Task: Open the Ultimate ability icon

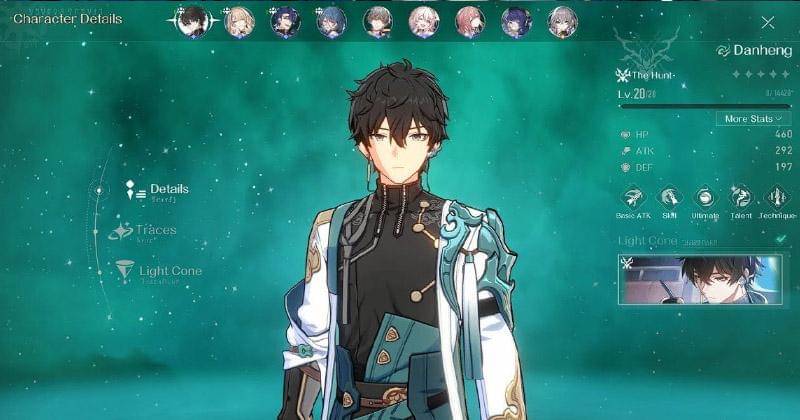Action: 704,197
